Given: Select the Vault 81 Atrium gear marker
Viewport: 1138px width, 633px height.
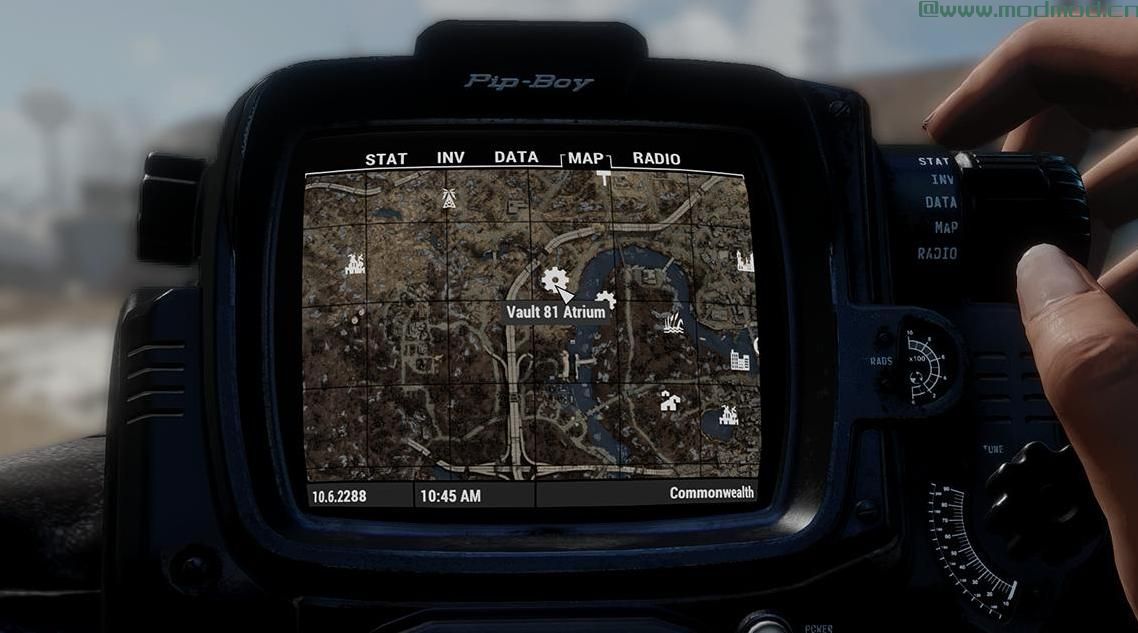Looking at the screenshot, I should coord(552,279).
